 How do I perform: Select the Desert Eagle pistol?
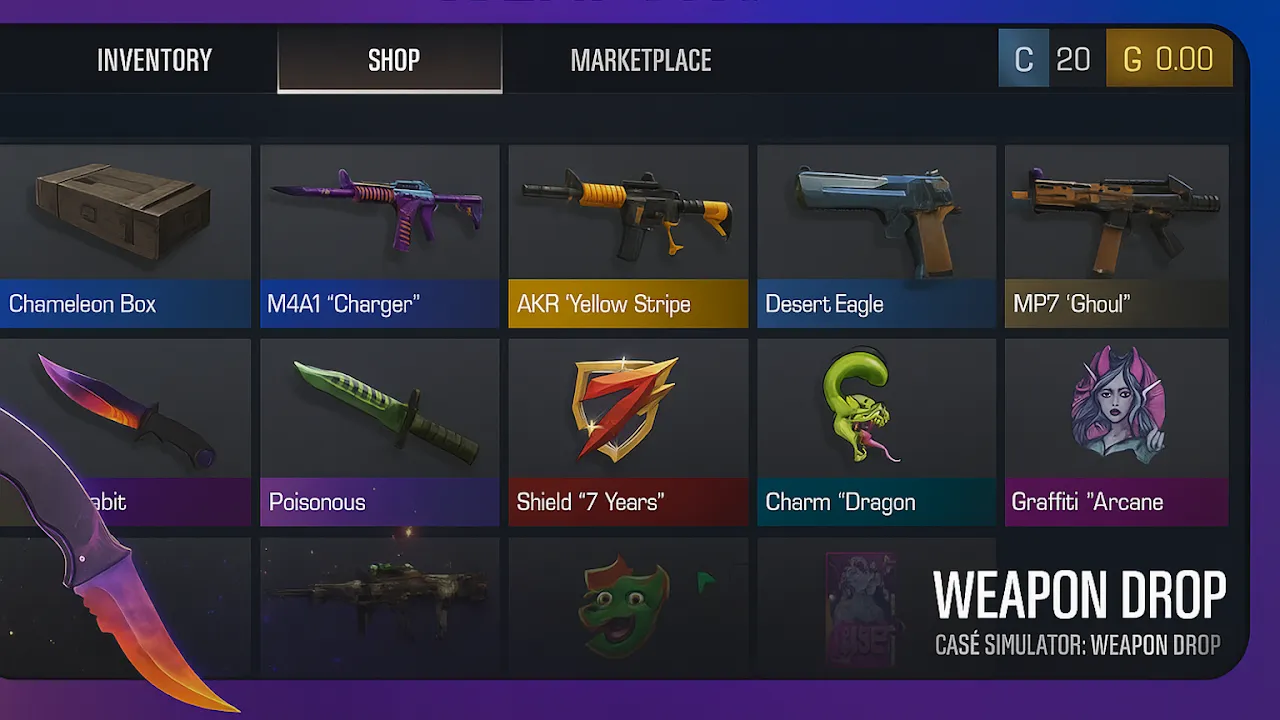tap(876, 235)
